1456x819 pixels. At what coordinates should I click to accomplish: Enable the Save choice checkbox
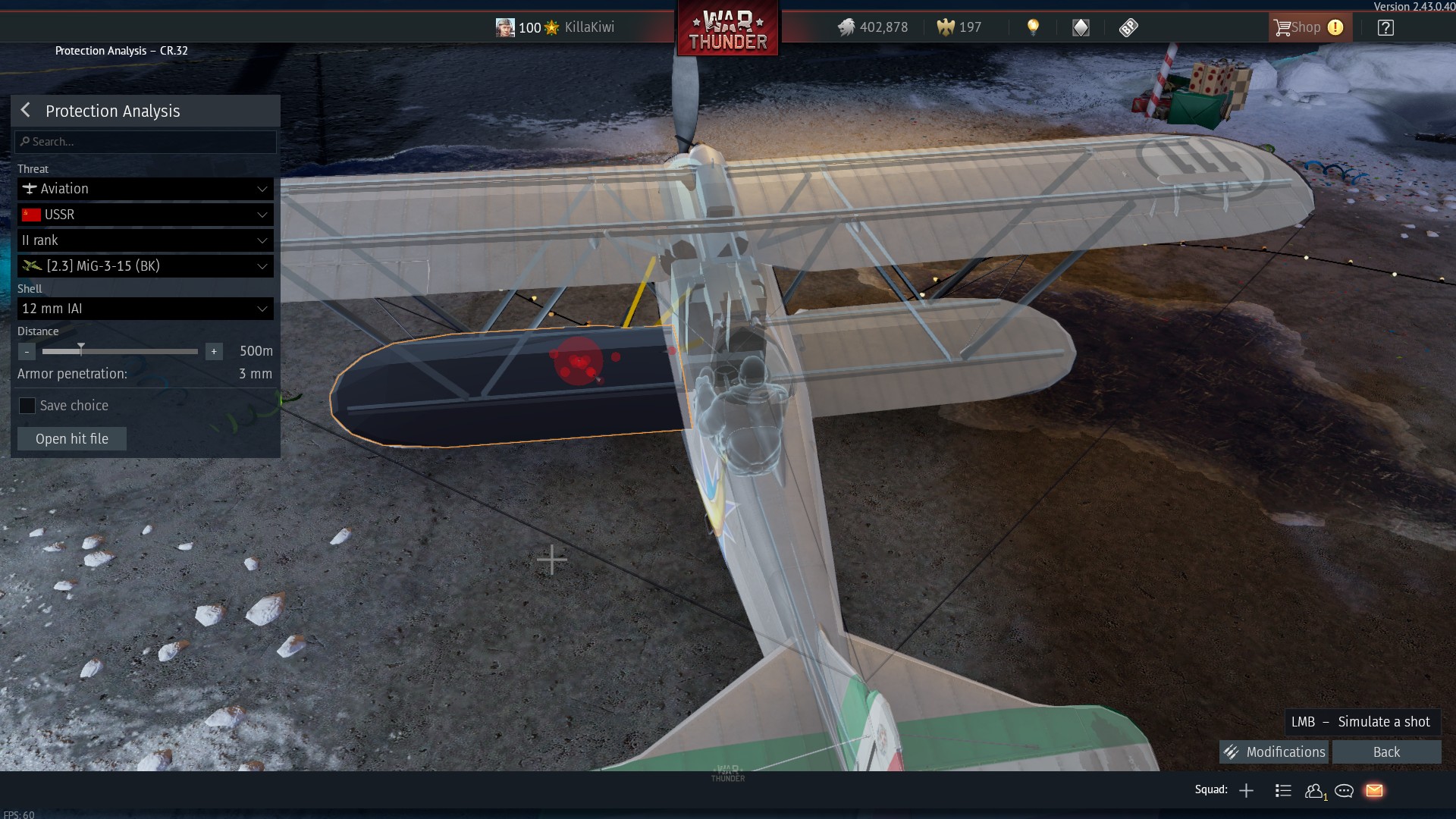click(27, 406)
